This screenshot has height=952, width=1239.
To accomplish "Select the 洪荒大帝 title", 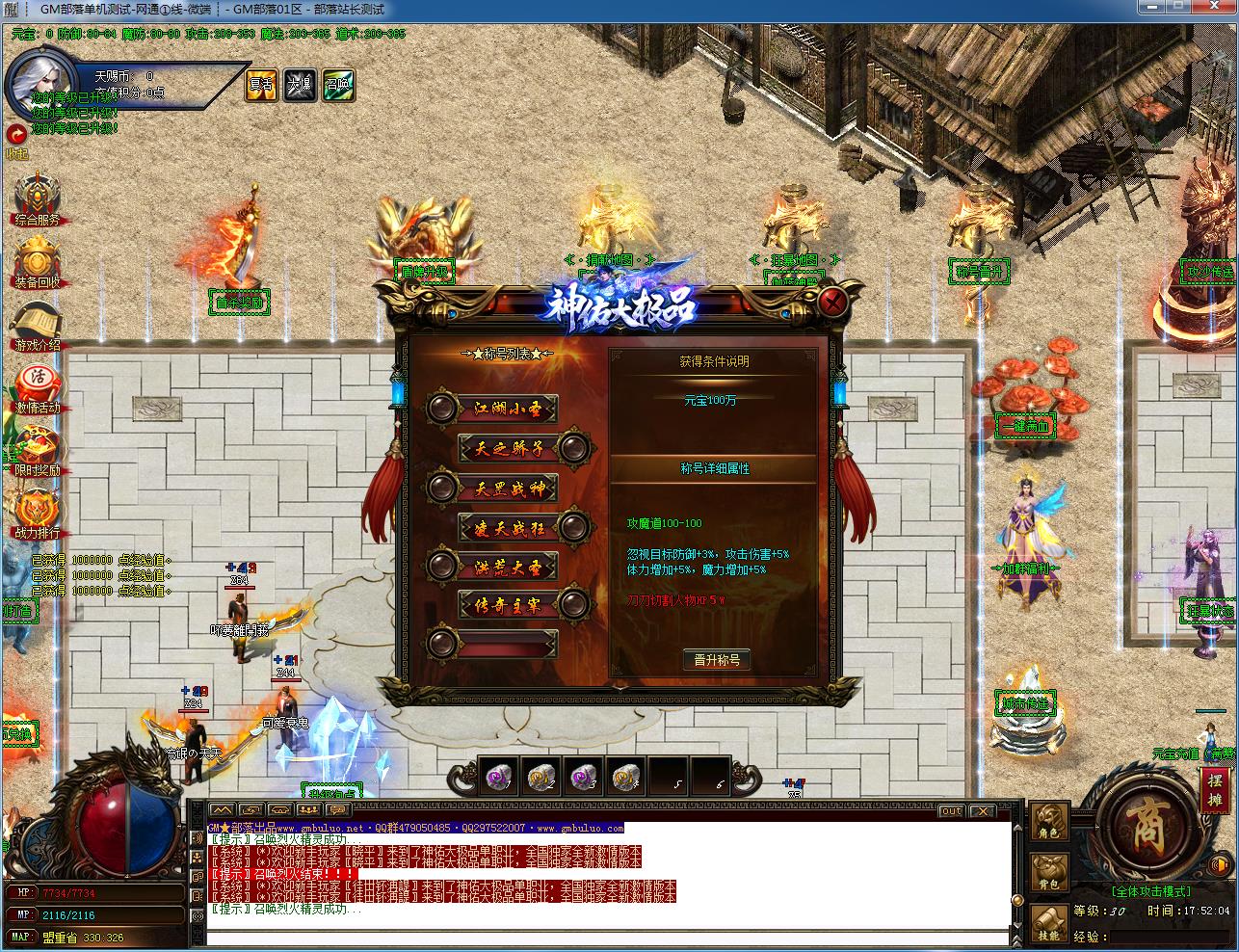I will coord(508,567).
